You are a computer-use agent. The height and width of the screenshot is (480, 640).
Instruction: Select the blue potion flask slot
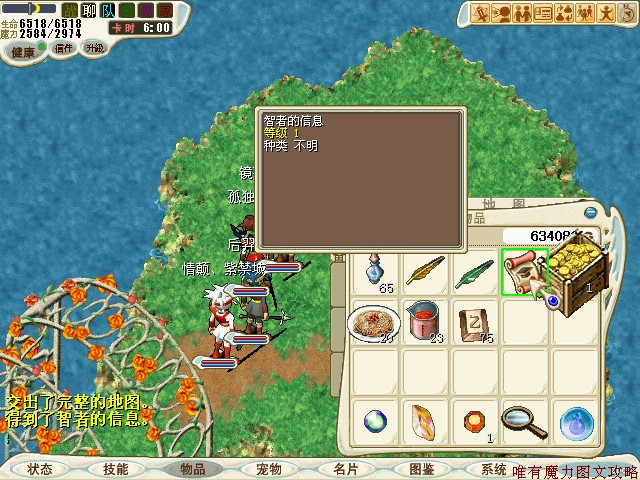click(x=375, y=271)
